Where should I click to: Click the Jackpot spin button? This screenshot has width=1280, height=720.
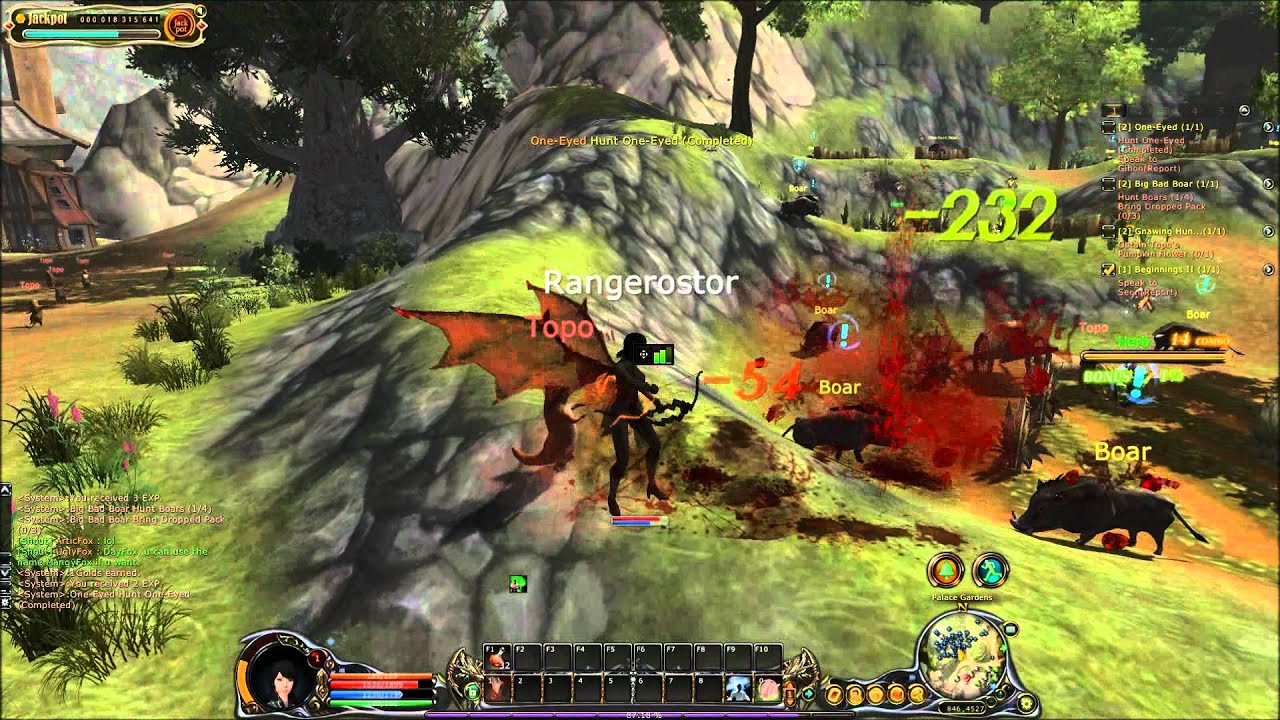pos(183,24)
